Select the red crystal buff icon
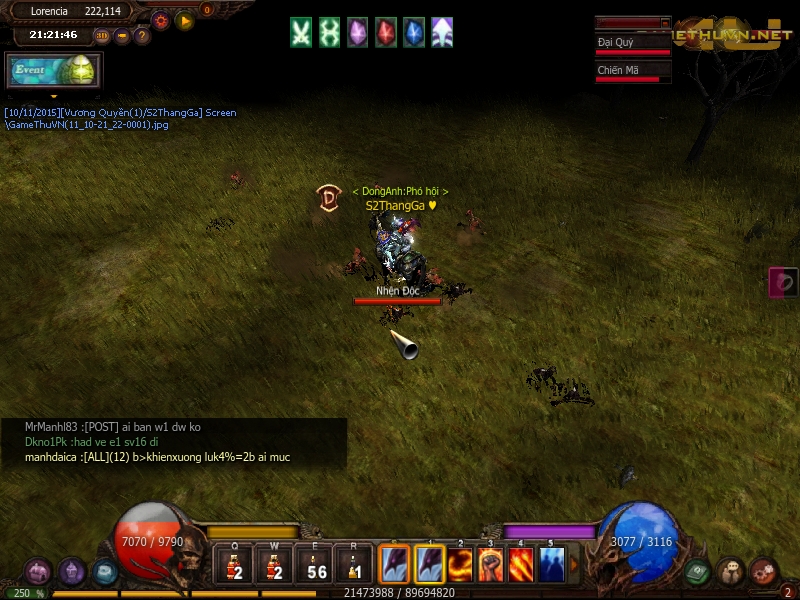This screenshot has width=800, height=600. (x=385, y=32)
